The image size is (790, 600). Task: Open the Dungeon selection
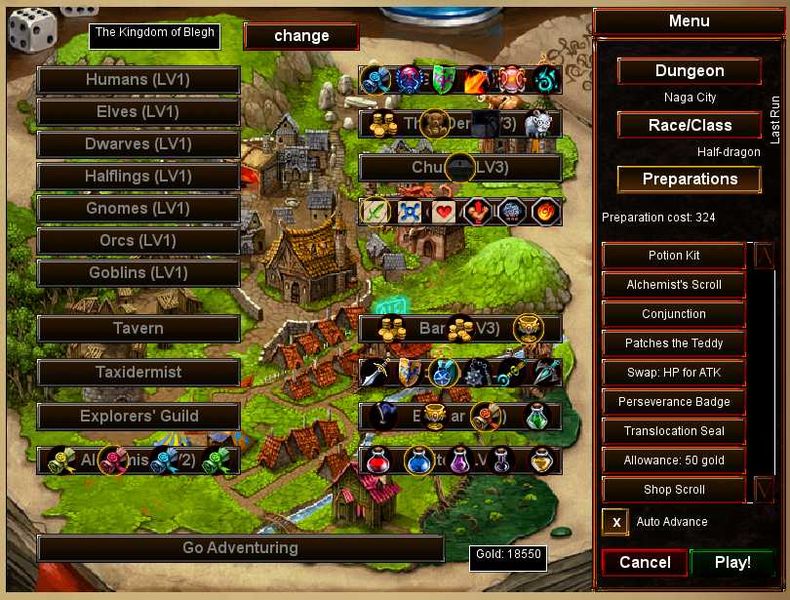point(689,71)
